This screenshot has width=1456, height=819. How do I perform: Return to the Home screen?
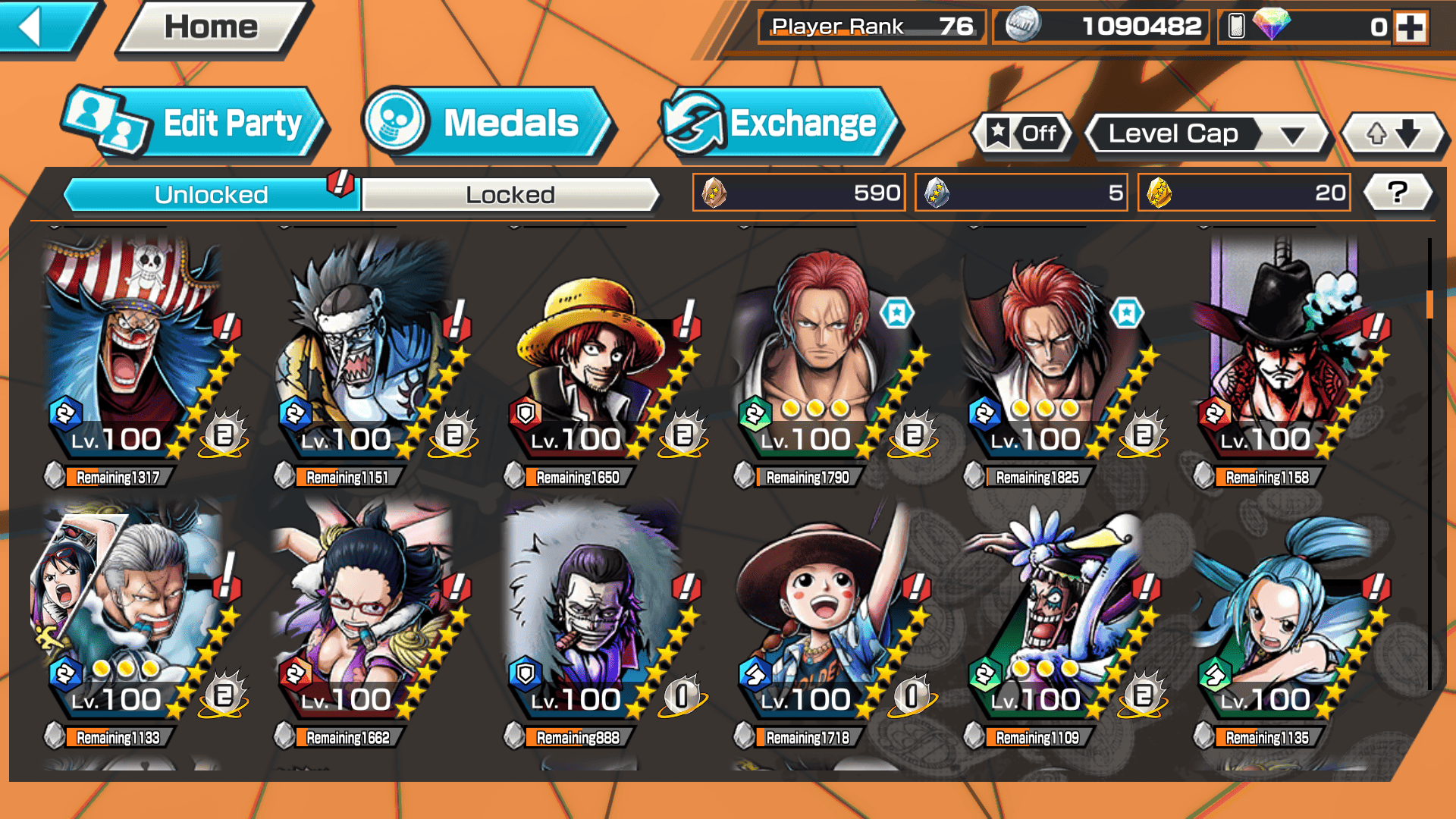tap(211, 27)
